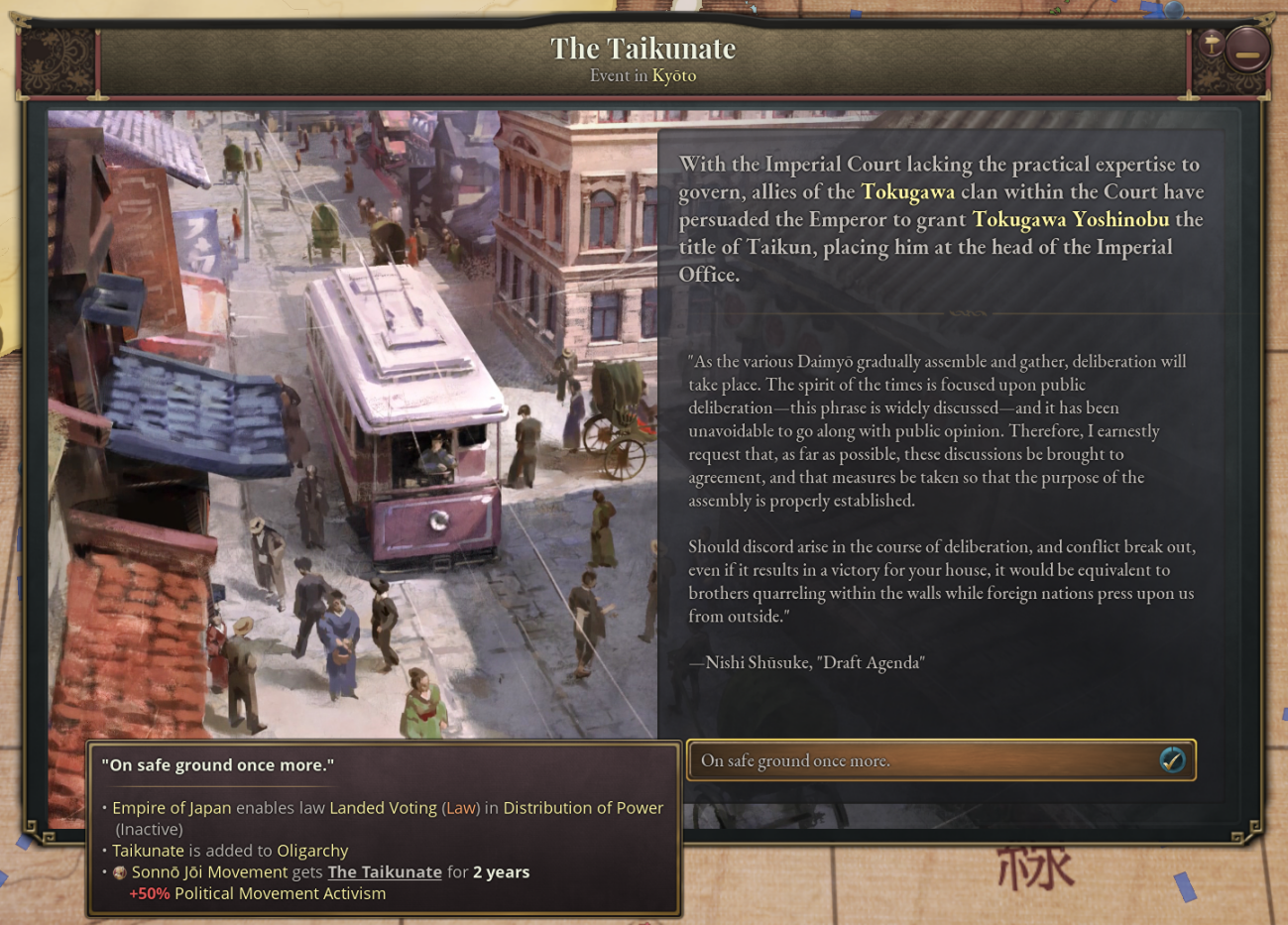Screen dimensions: 1288x925
Task: Select the Tokugawa Yoshinobu name link
Action: 1070,219
